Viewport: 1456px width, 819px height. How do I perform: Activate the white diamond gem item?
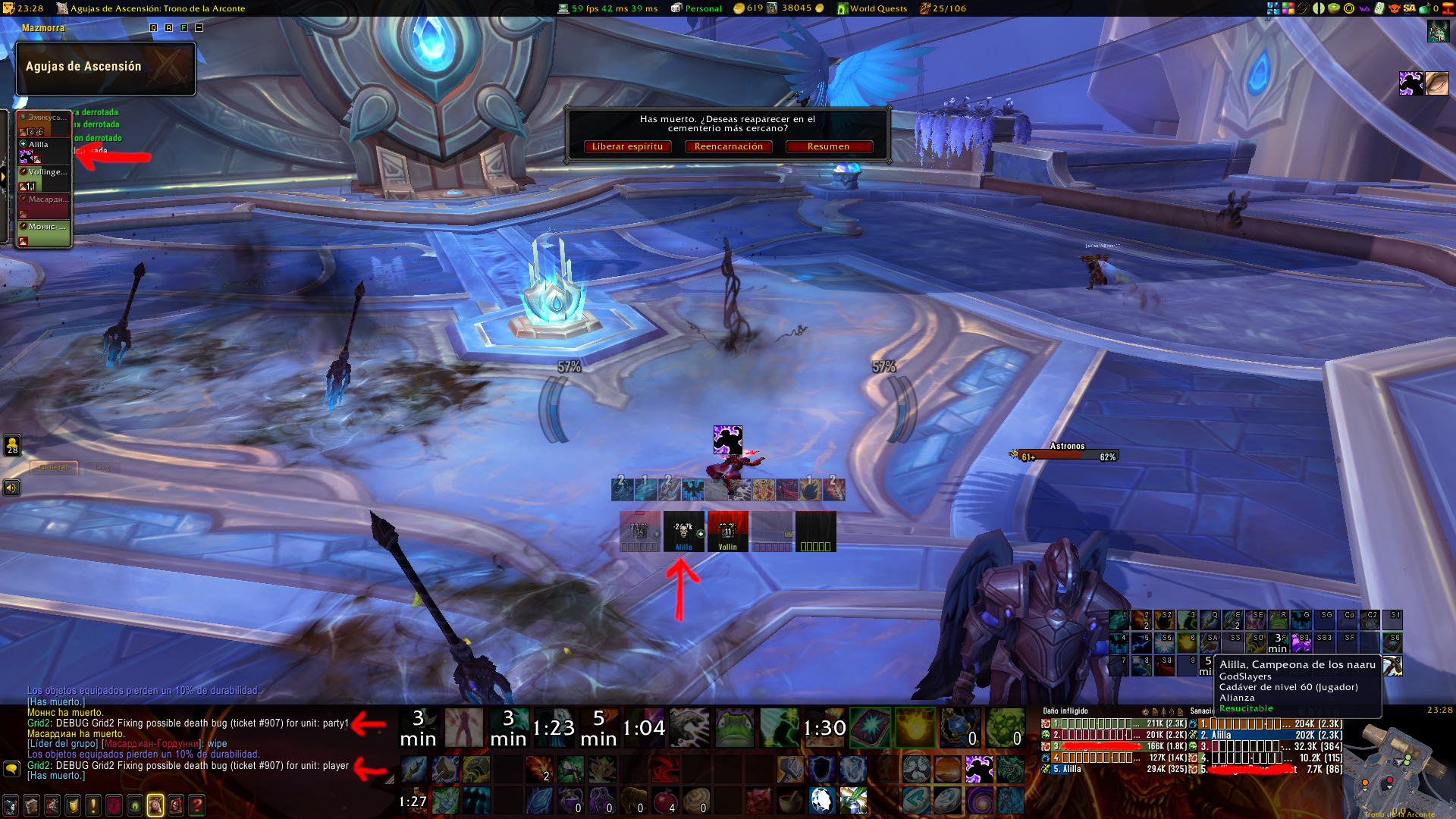821,800
